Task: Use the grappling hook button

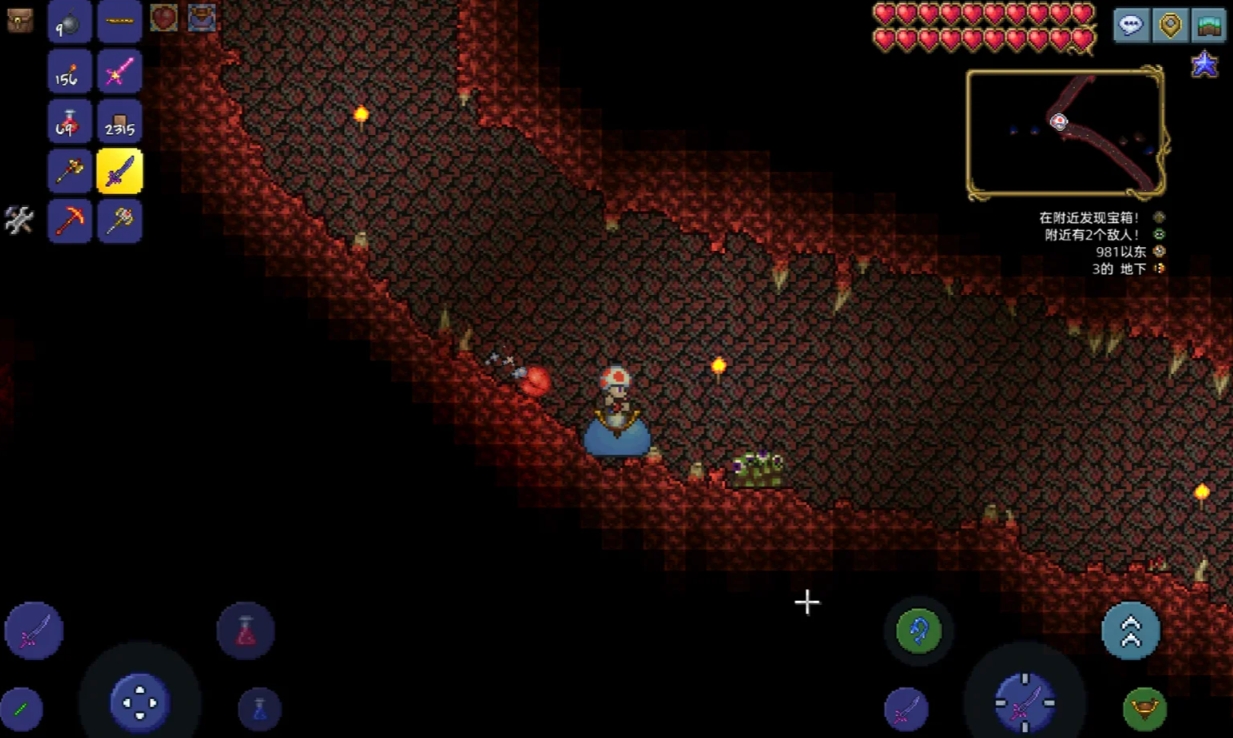Action: [918, 631]
